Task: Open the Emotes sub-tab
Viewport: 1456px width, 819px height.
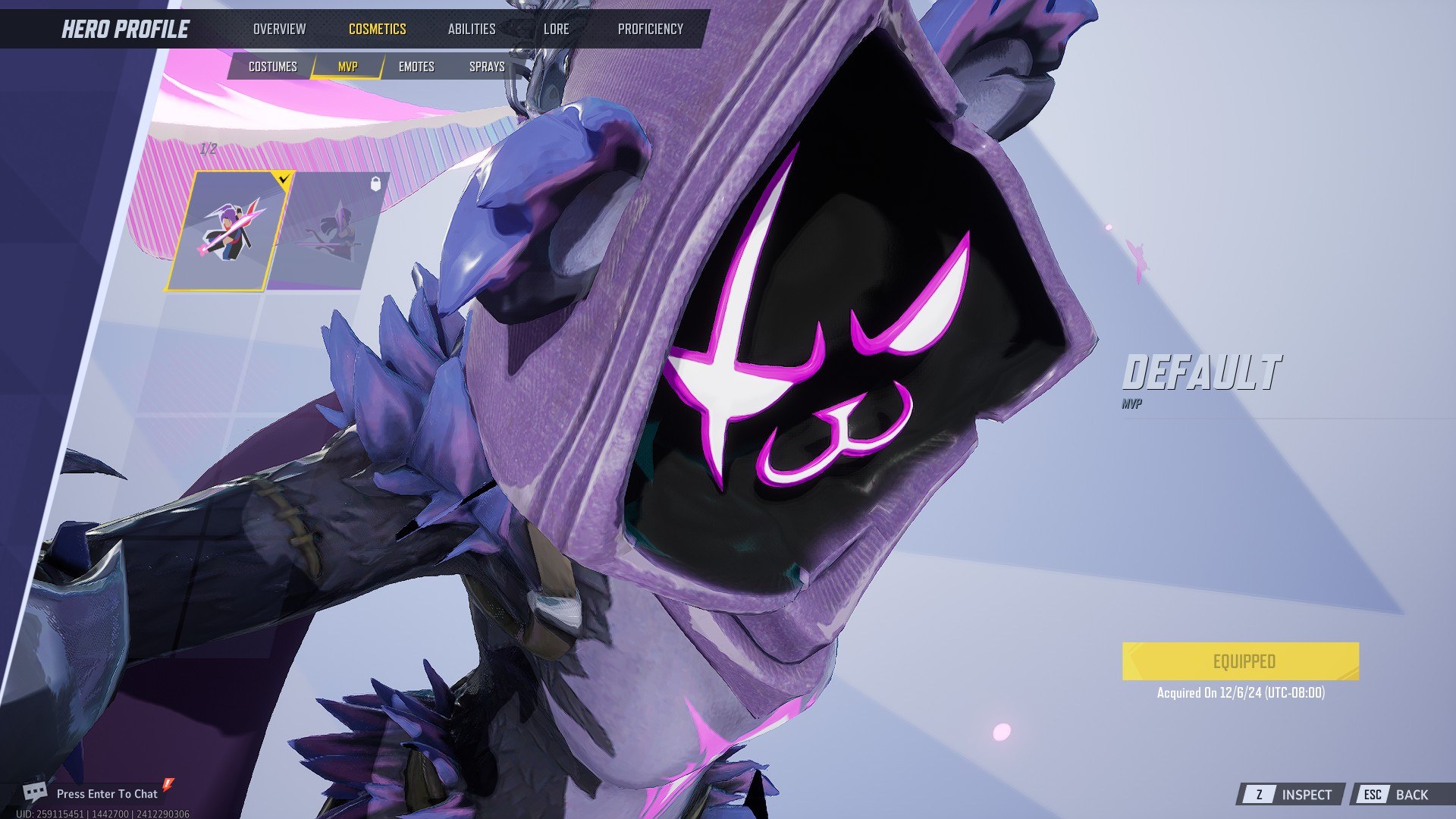Action: [x=416, y=66]
